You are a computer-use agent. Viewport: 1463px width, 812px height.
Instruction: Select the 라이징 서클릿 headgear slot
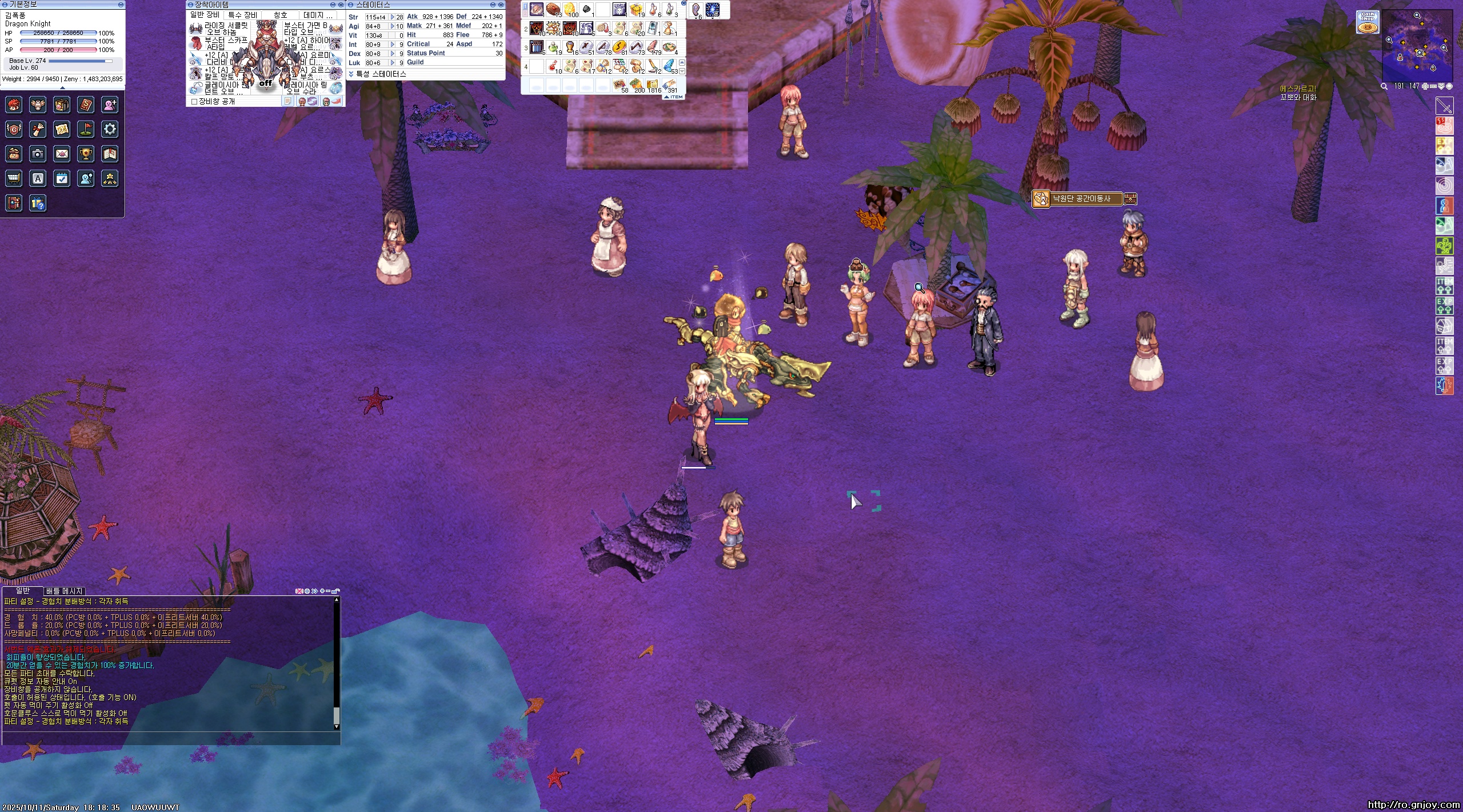[x=196, y=29]
